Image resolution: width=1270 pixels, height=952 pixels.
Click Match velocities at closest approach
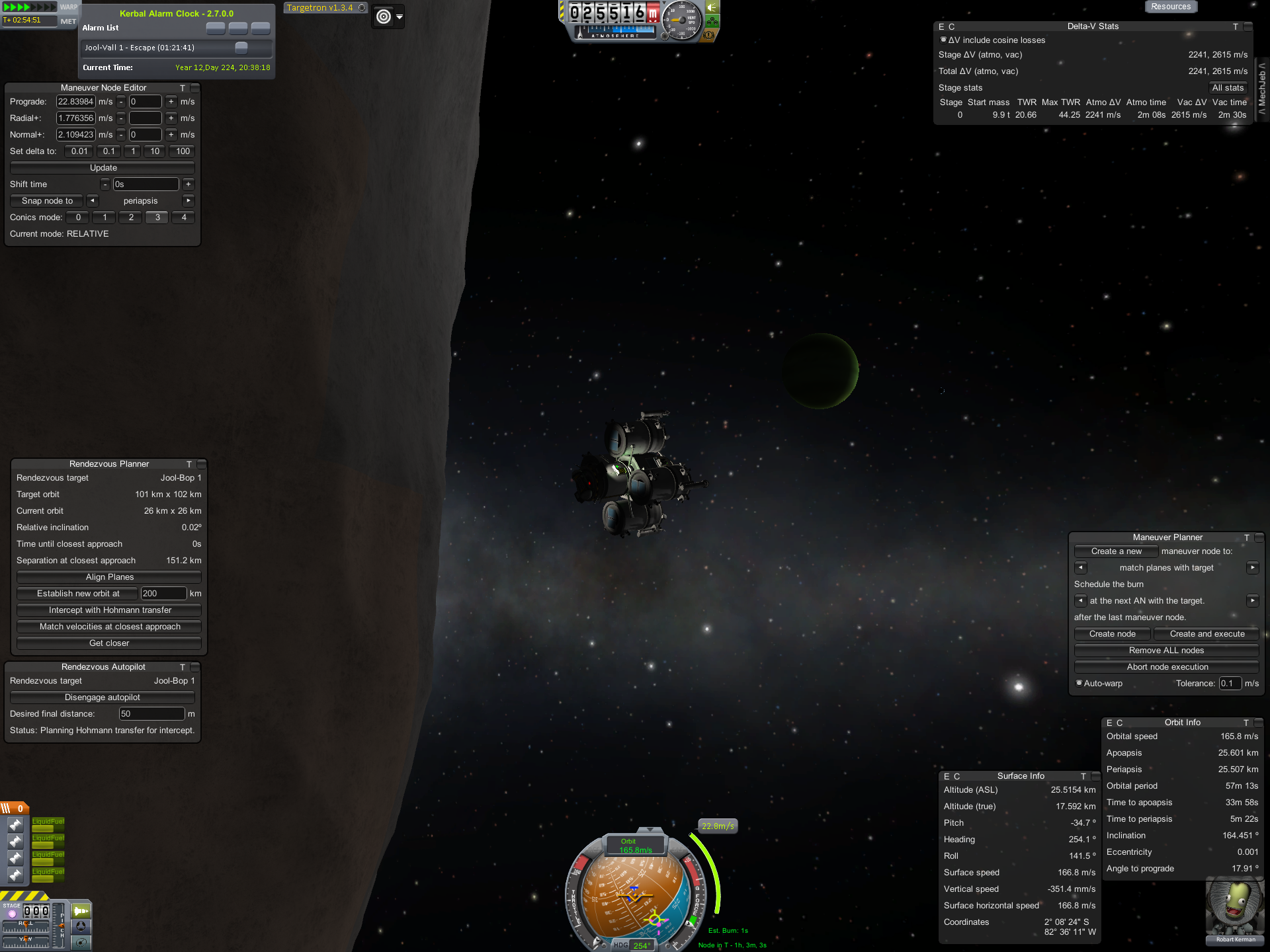(x=109, y=627)
